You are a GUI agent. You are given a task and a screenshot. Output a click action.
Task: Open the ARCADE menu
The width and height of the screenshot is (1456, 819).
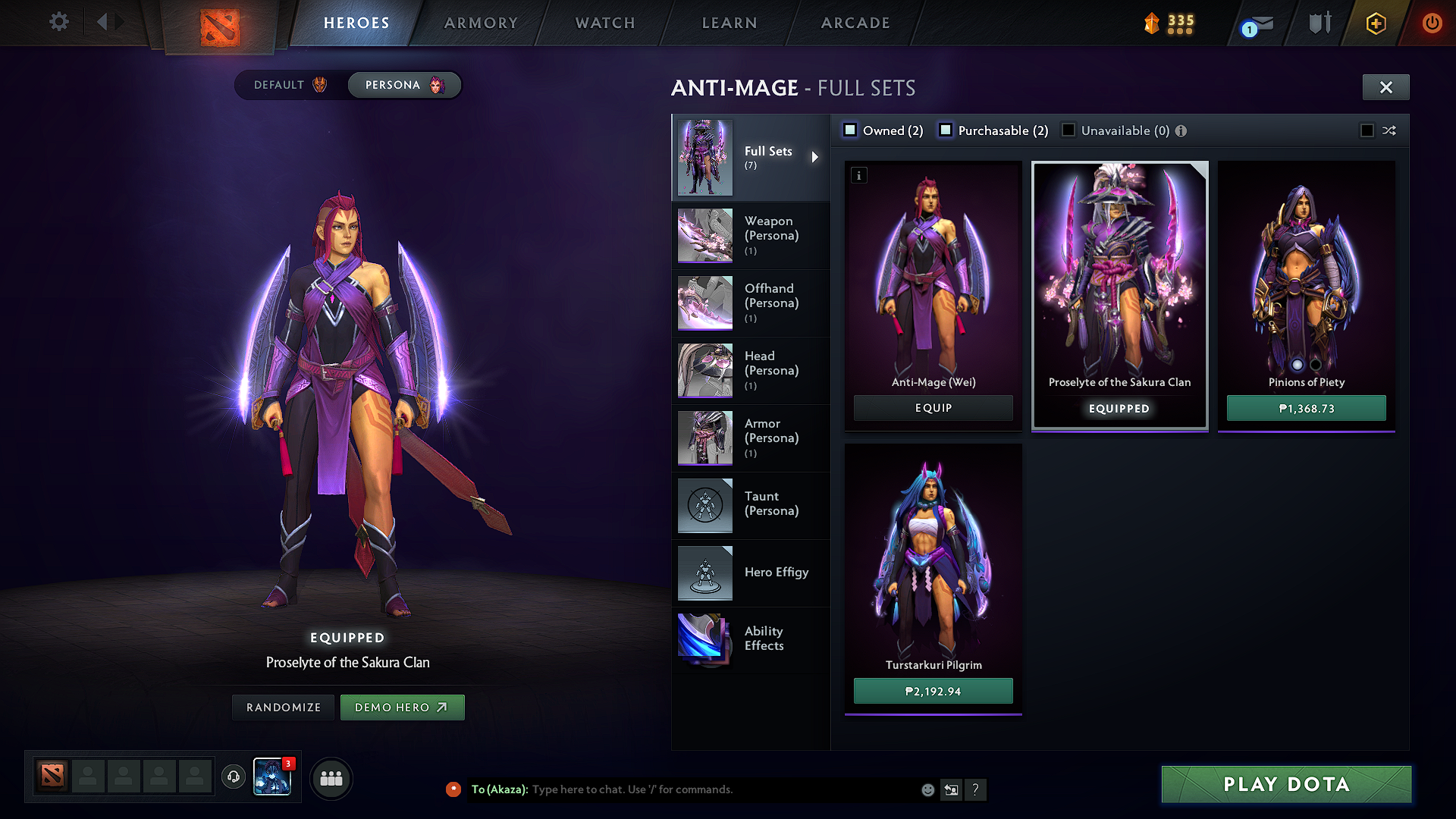coord(855,23)
